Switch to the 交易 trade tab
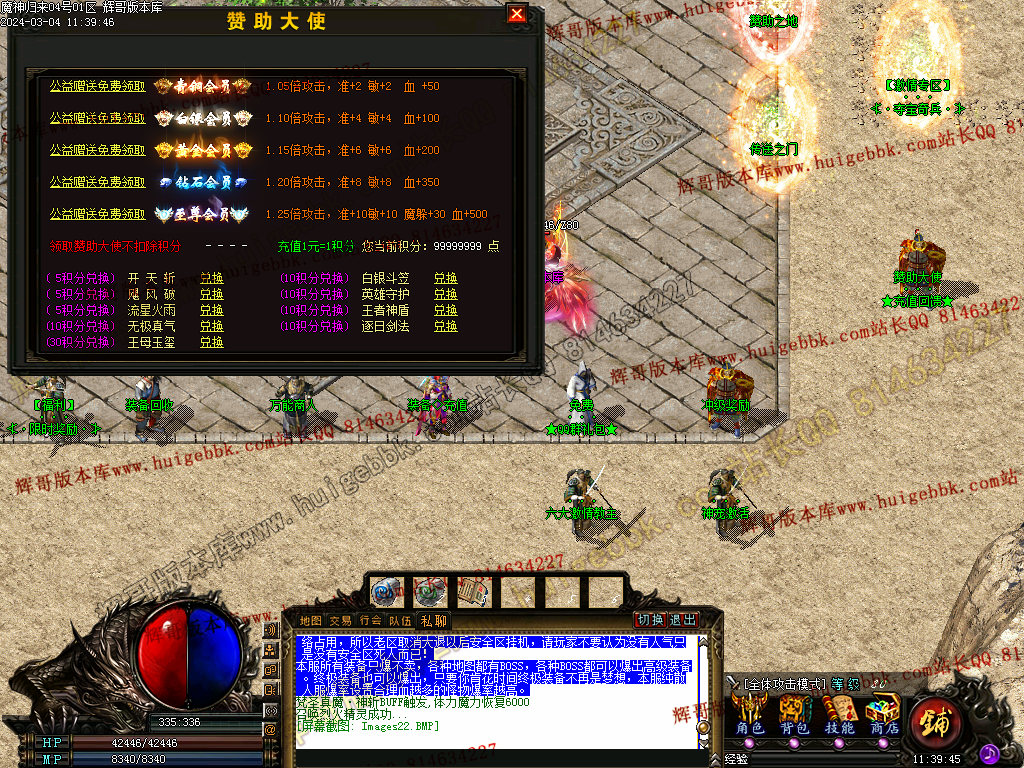The image size is (1024, 768). tap(340, 621)
